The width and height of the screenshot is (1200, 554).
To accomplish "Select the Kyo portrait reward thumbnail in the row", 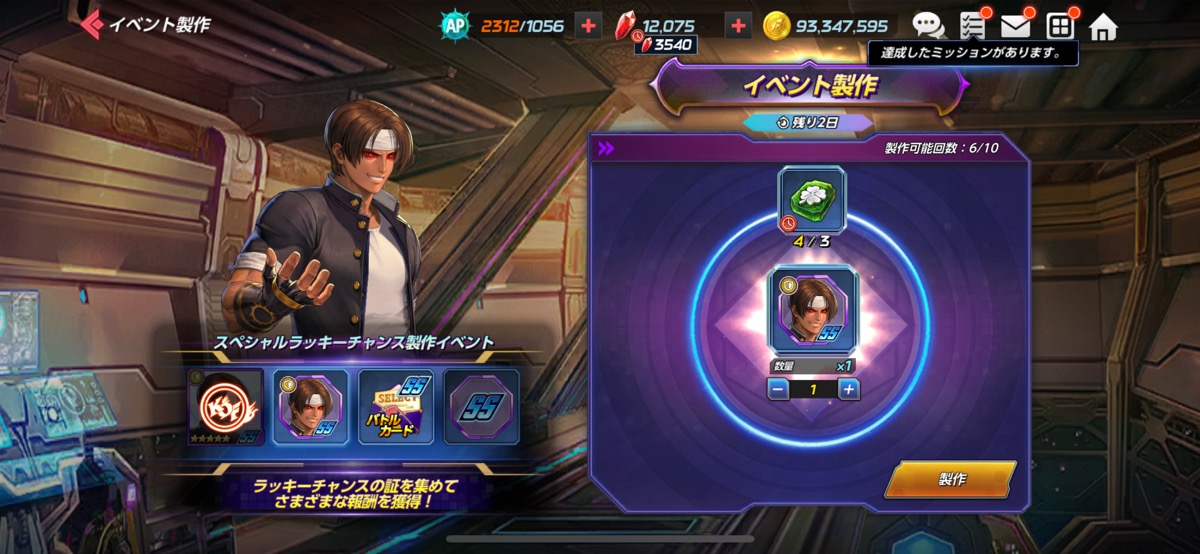I will [x=311, y=406].
